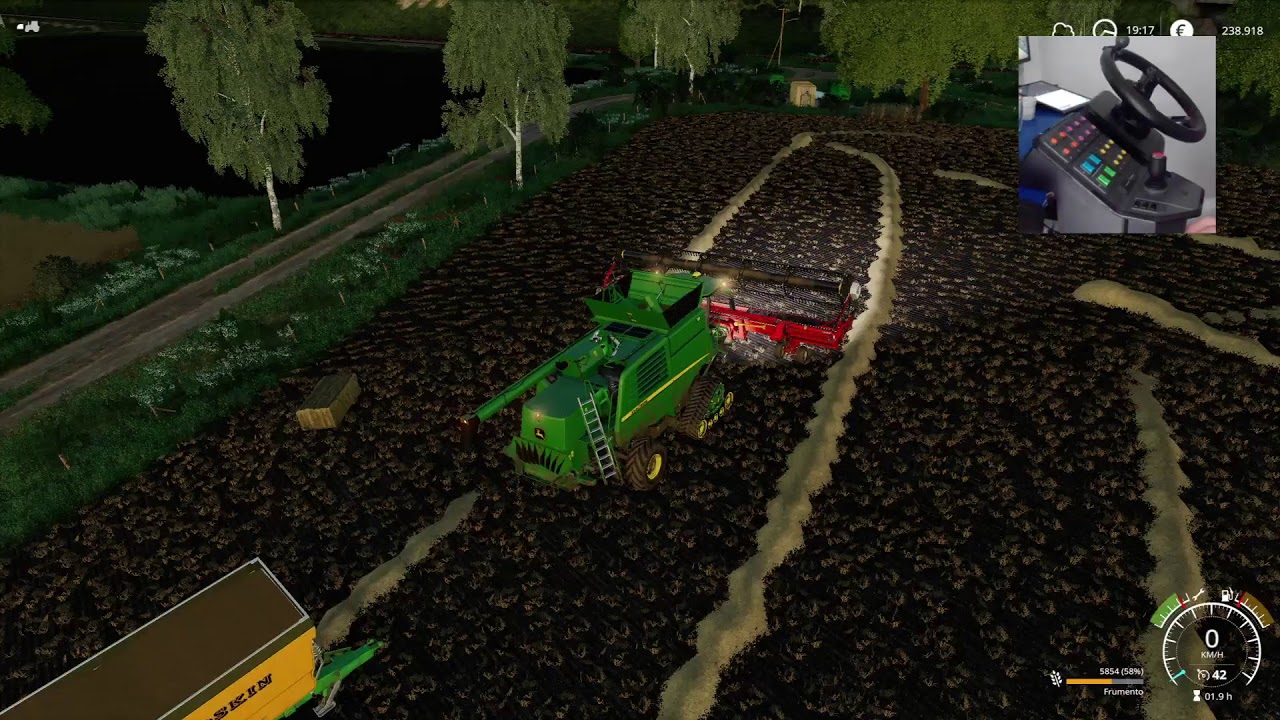Click the Frumento grain tank fill bar

(x=1104, y=681)
